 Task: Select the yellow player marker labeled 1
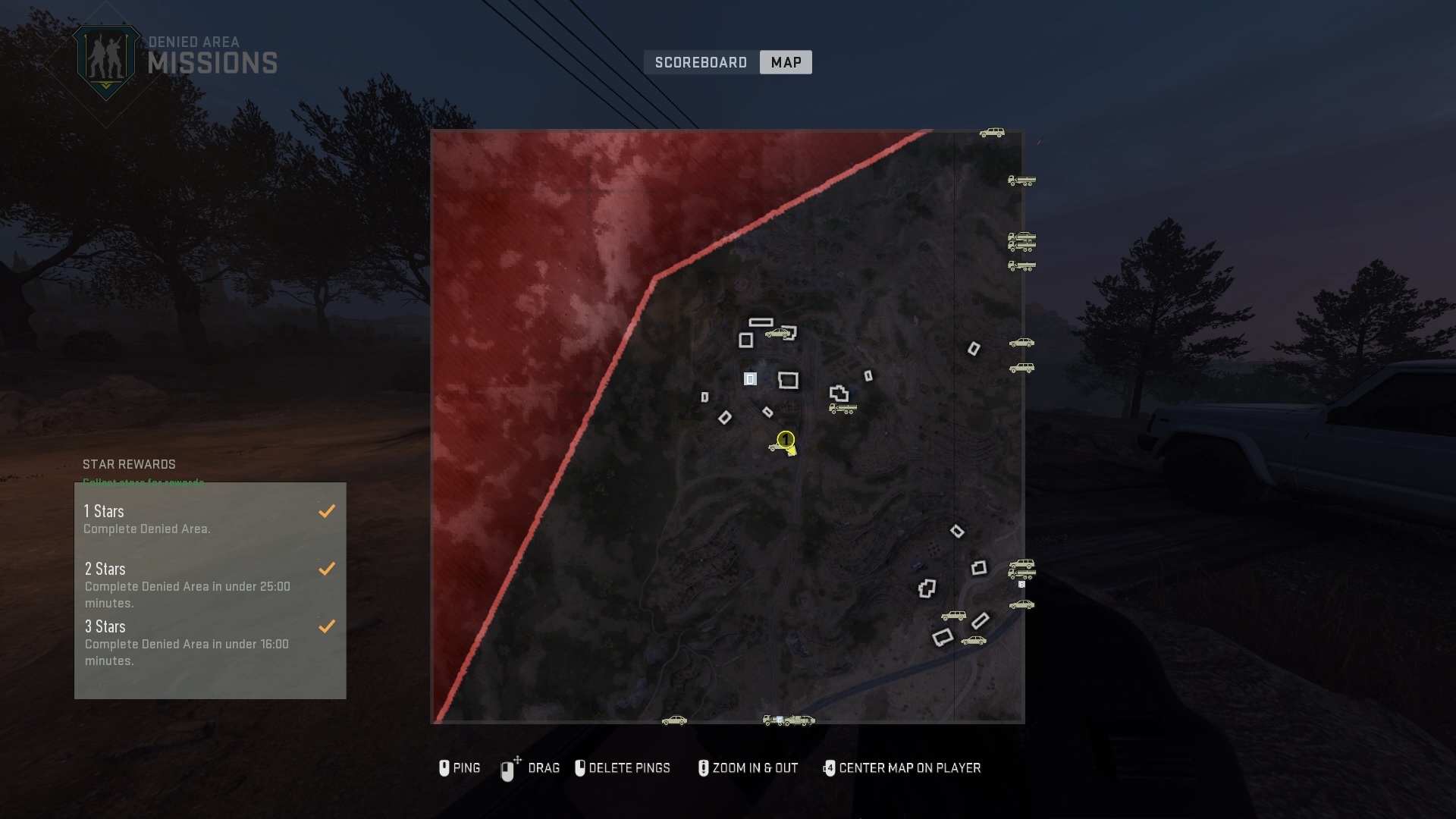pyautogui.click(x=785, y=440)
